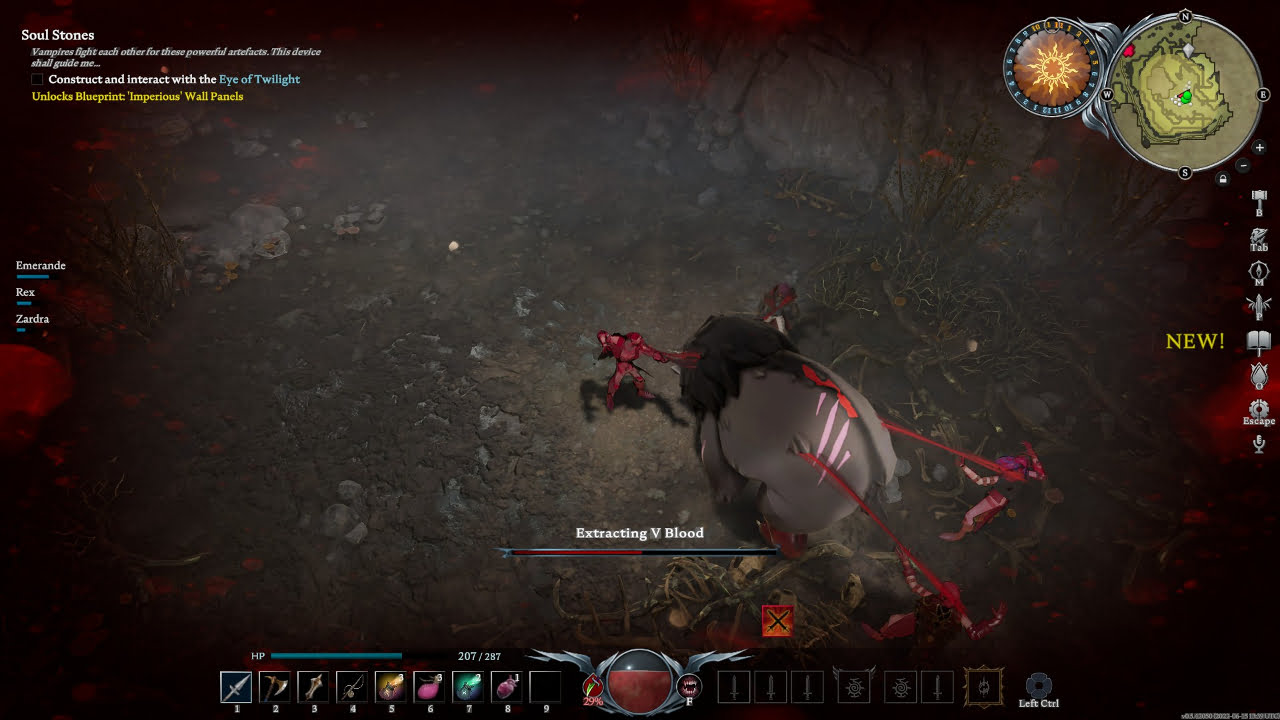
Task: Use the yellow potion in slot 5
Action: 390,687
